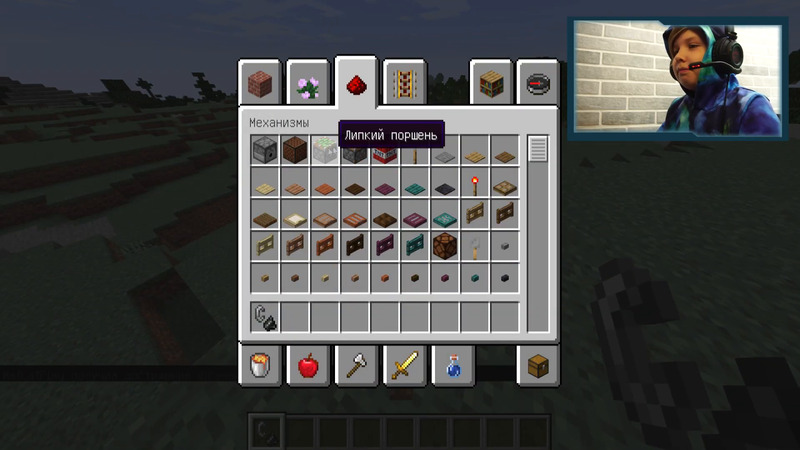Select the note block item
Screen dimensions: 800x450
click(x=295, y=151)
